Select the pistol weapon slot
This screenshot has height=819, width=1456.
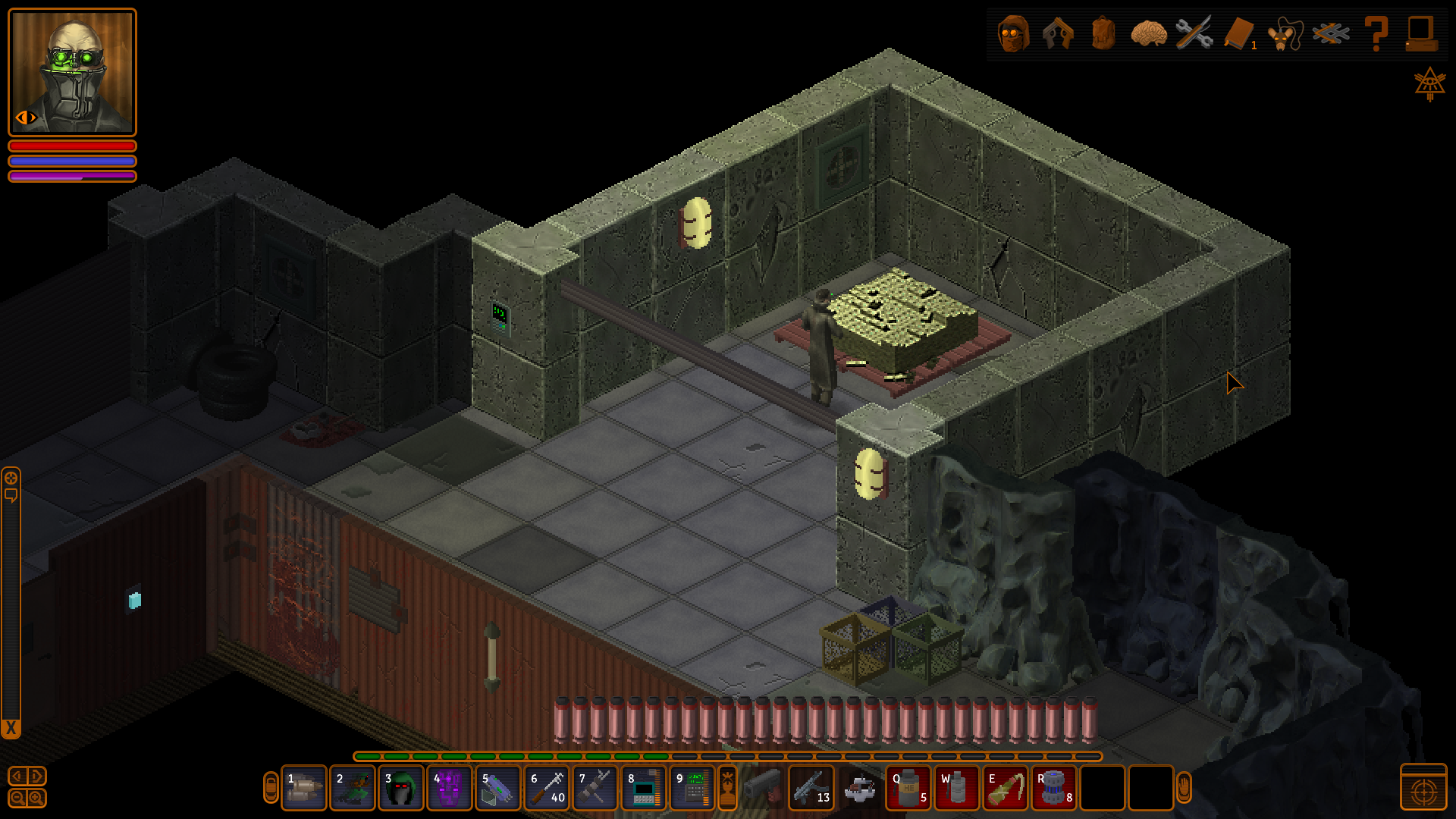tap(763, 789)
